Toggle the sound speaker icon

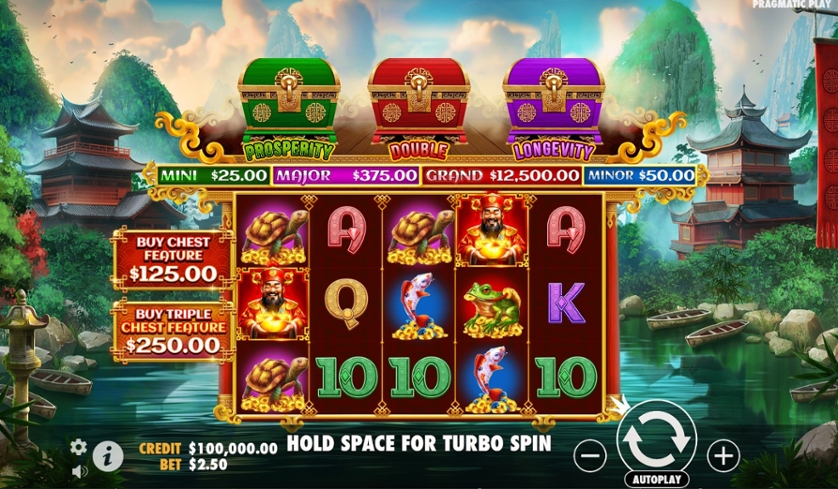coord(78,469)
